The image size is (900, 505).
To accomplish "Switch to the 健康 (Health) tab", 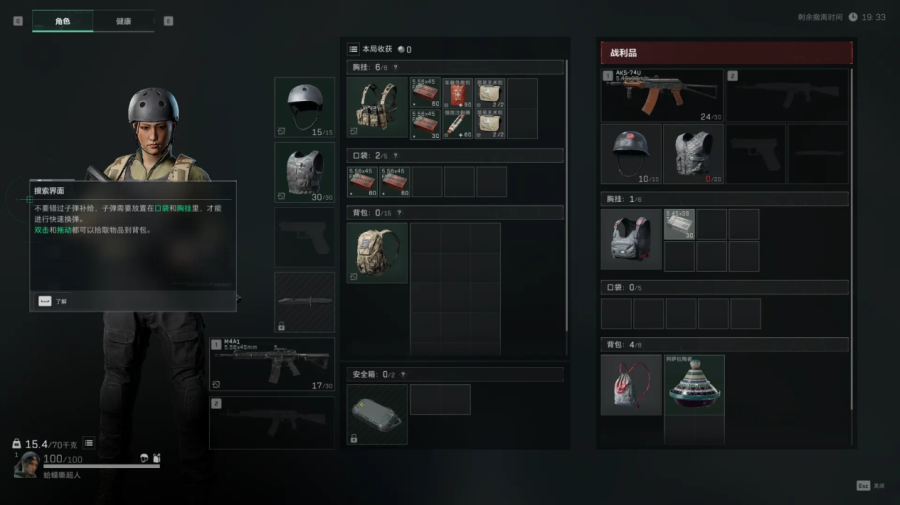I will click(x=124, y=20).
